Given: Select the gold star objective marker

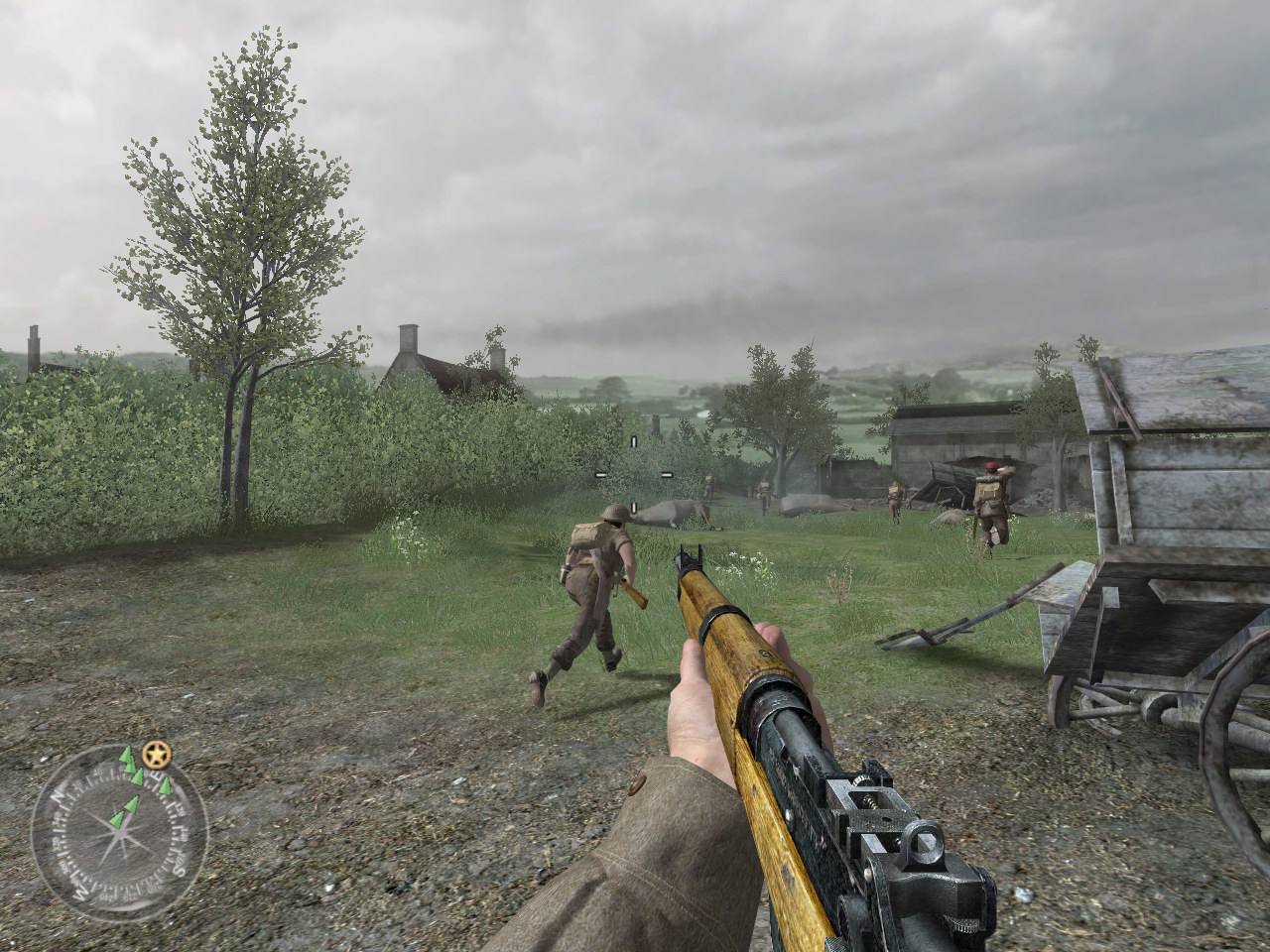Looking at the screenshot, I should (x=156, y=755).
